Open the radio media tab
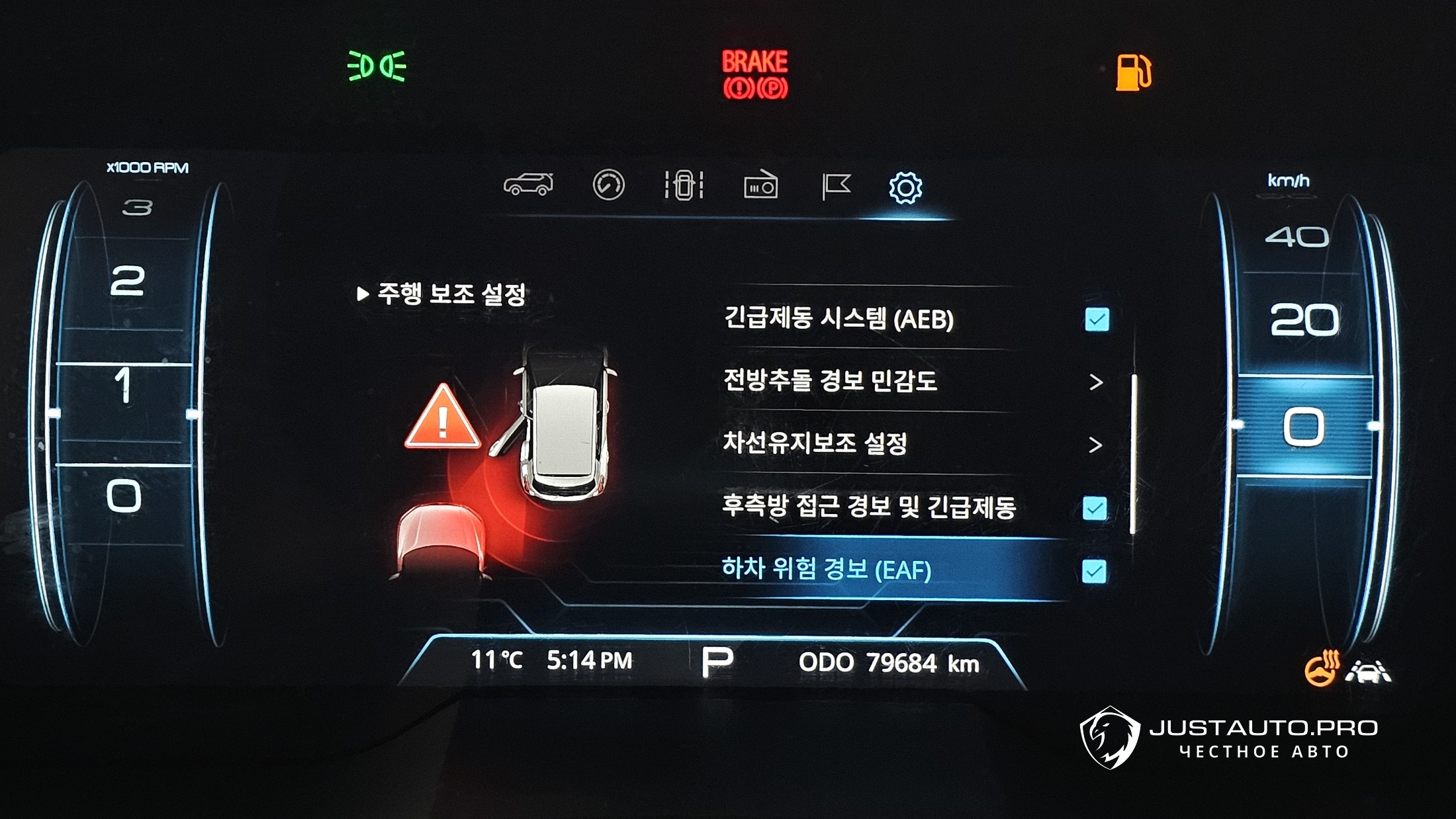 pos(760,186)
